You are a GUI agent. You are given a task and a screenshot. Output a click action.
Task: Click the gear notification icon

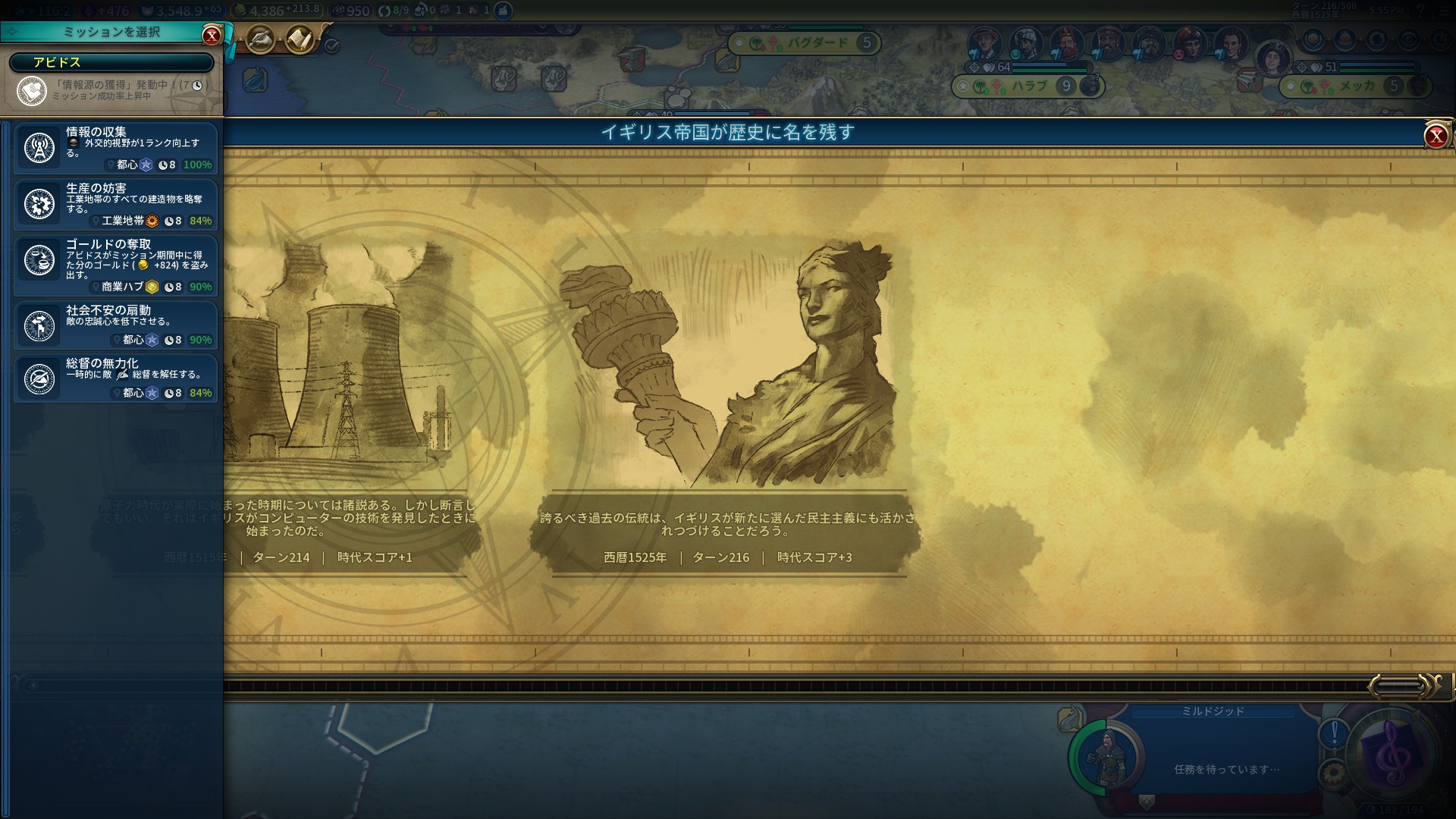pos(1334,773)
